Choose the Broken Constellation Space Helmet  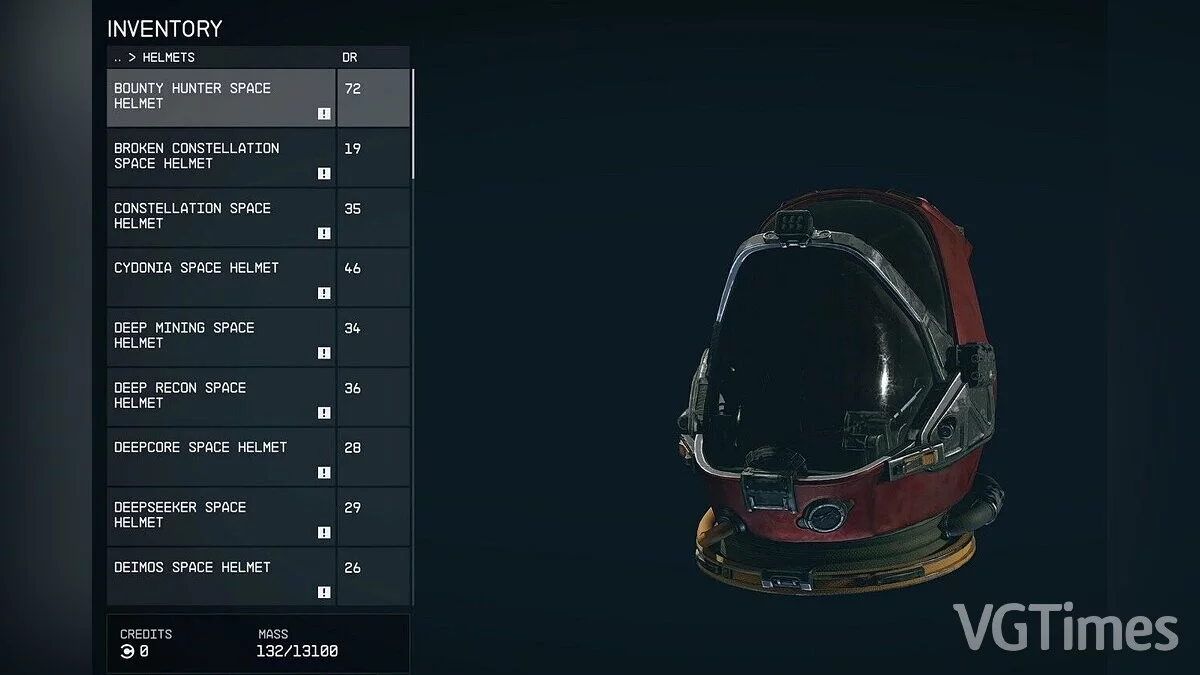point(221,157)
